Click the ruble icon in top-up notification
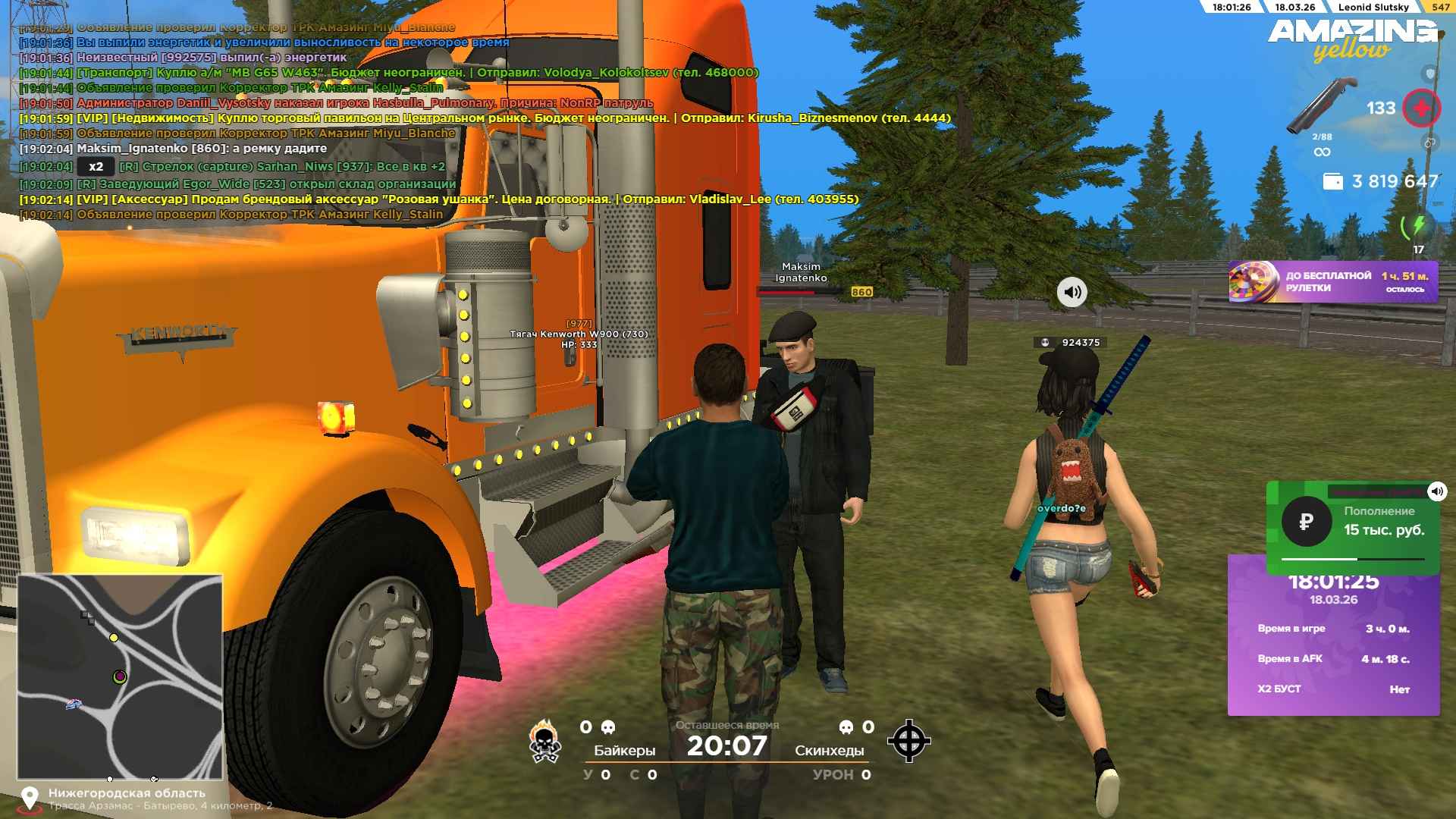Image resolution: width=1456 pixels, height=819 pixels. pyautogui.click(x=1306, y=522)
